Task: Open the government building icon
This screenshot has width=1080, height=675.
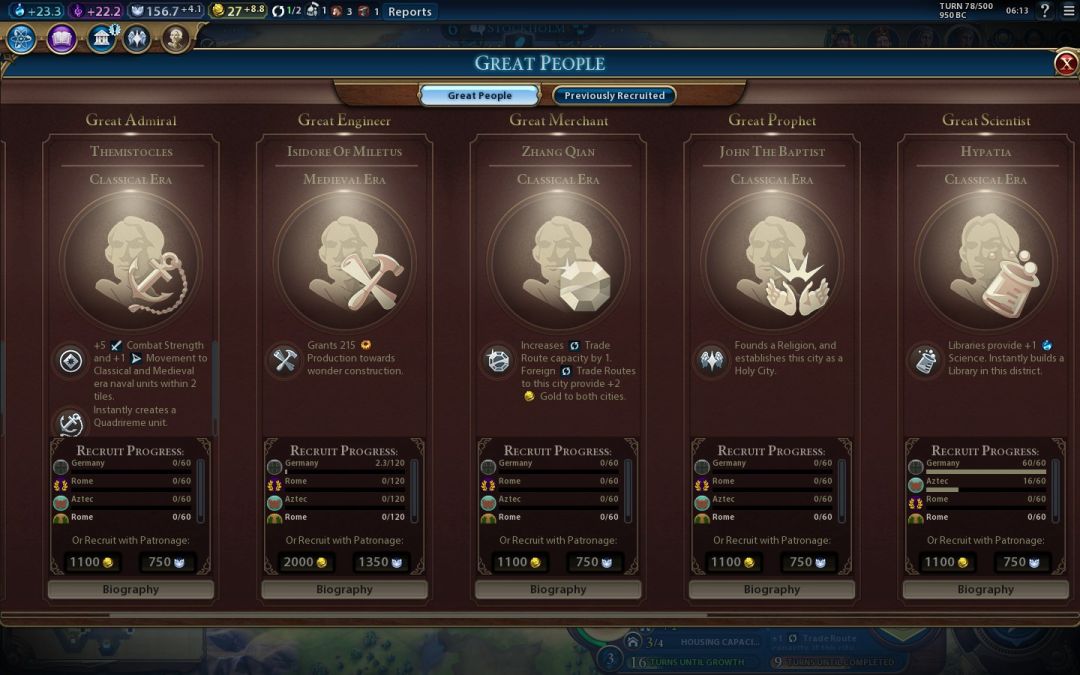Action: click(101, 39)
